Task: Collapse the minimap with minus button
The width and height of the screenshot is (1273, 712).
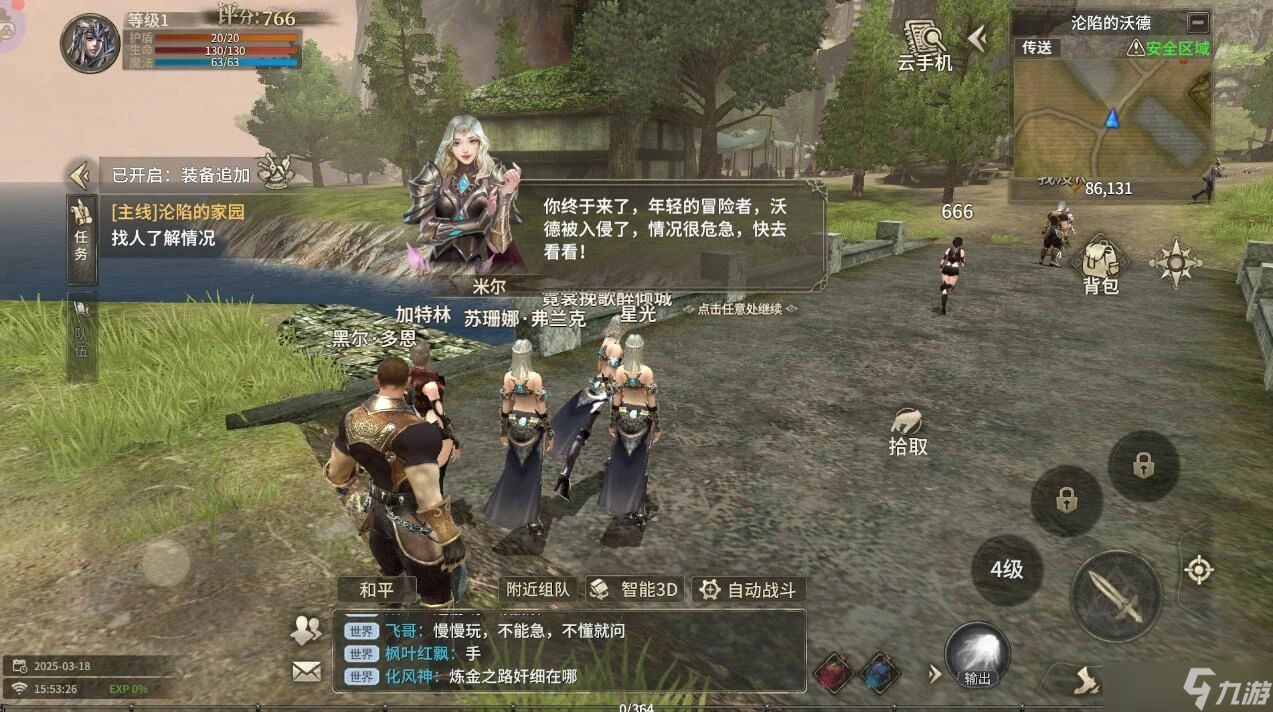Action: click(x=1196, y=22)
